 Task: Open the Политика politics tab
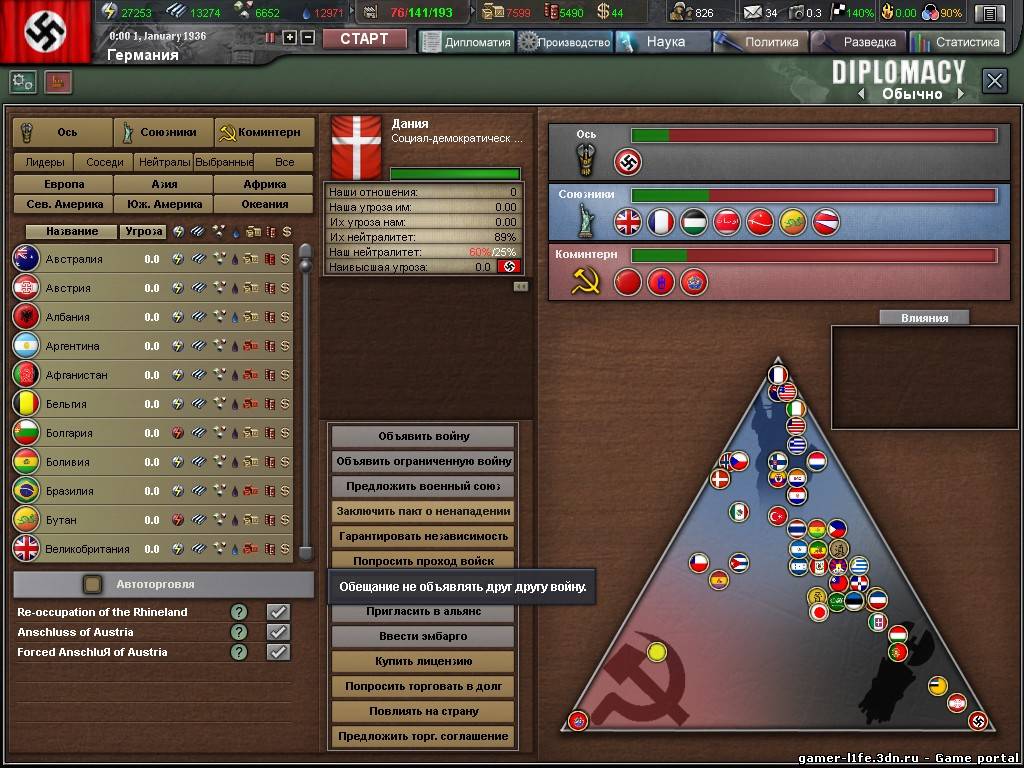point(761,42)
